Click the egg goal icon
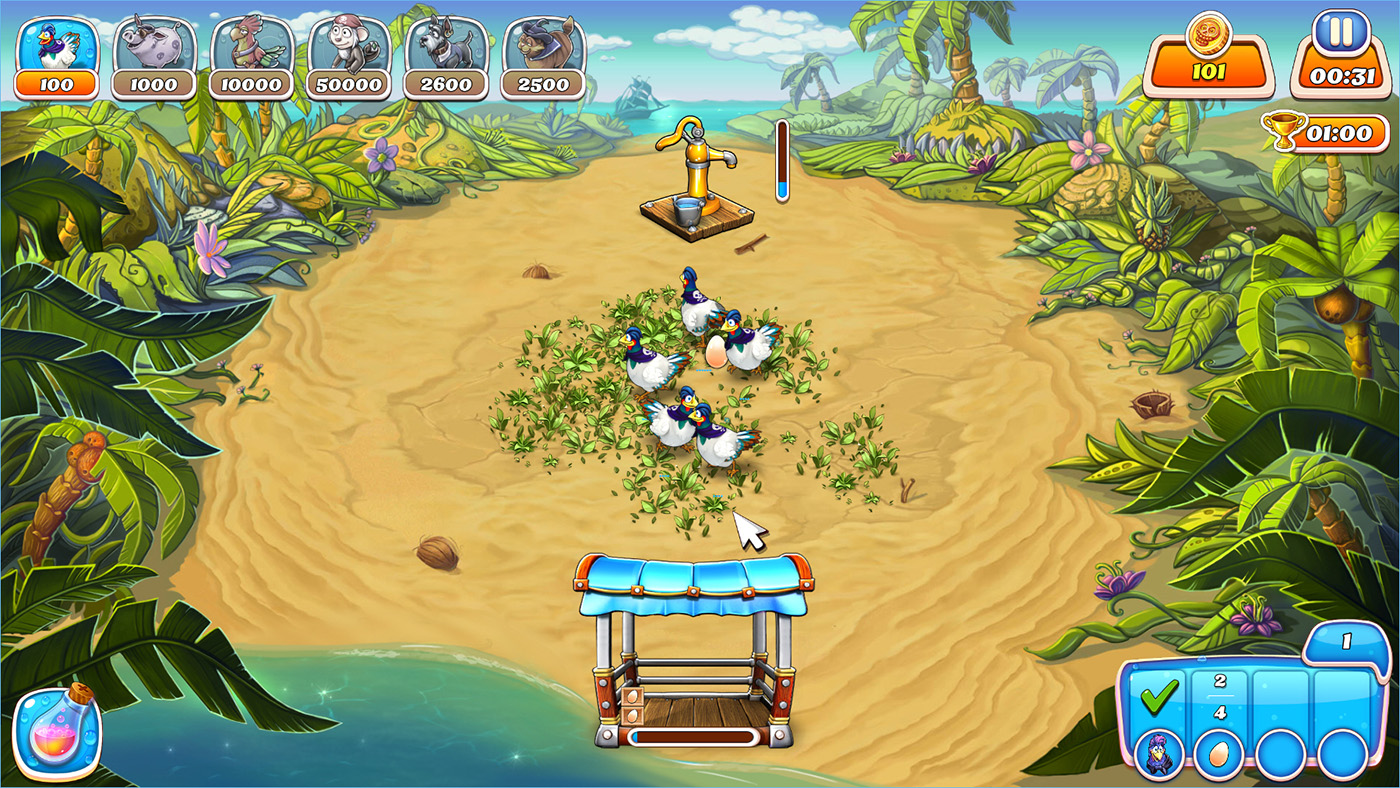Image resolution: width=1400 pixels, height=788 pixels. click(1220, 752)
